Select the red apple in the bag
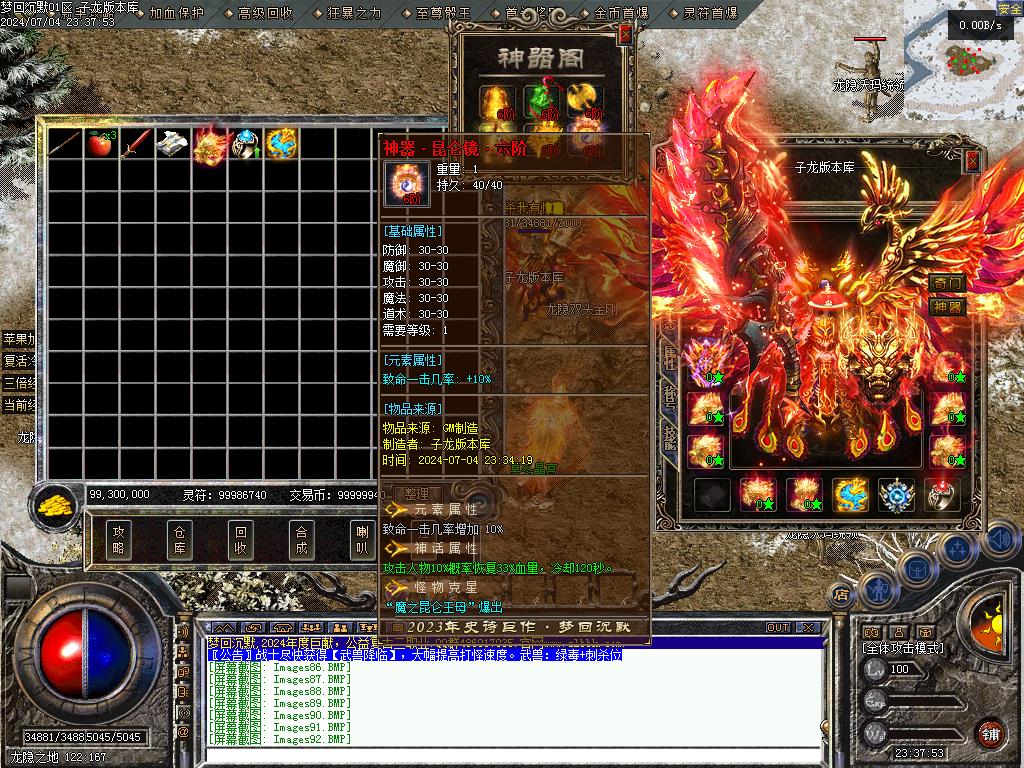1024x768 pixels. click(x=99, y=144)
